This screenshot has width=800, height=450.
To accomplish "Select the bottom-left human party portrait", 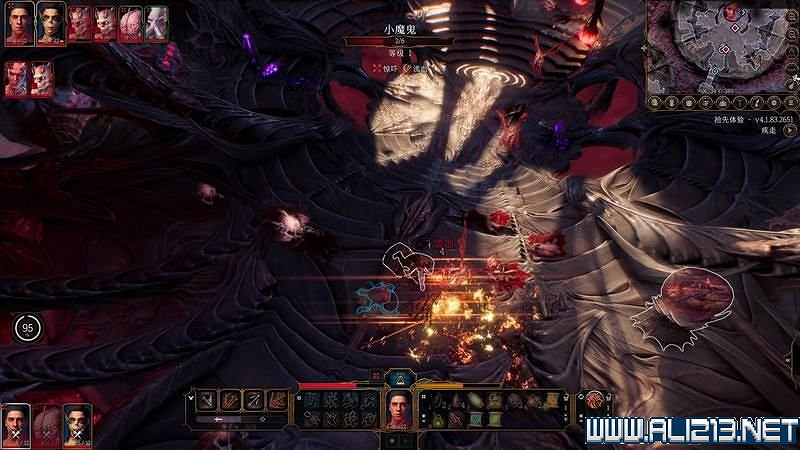I will pos(16,423).
